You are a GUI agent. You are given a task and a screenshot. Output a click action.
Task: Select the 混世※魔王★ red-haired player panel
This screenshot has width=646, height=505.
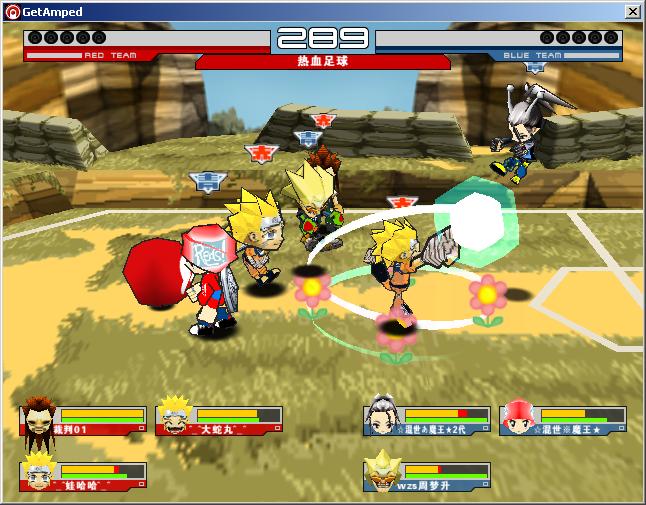[x=564, y=420]
